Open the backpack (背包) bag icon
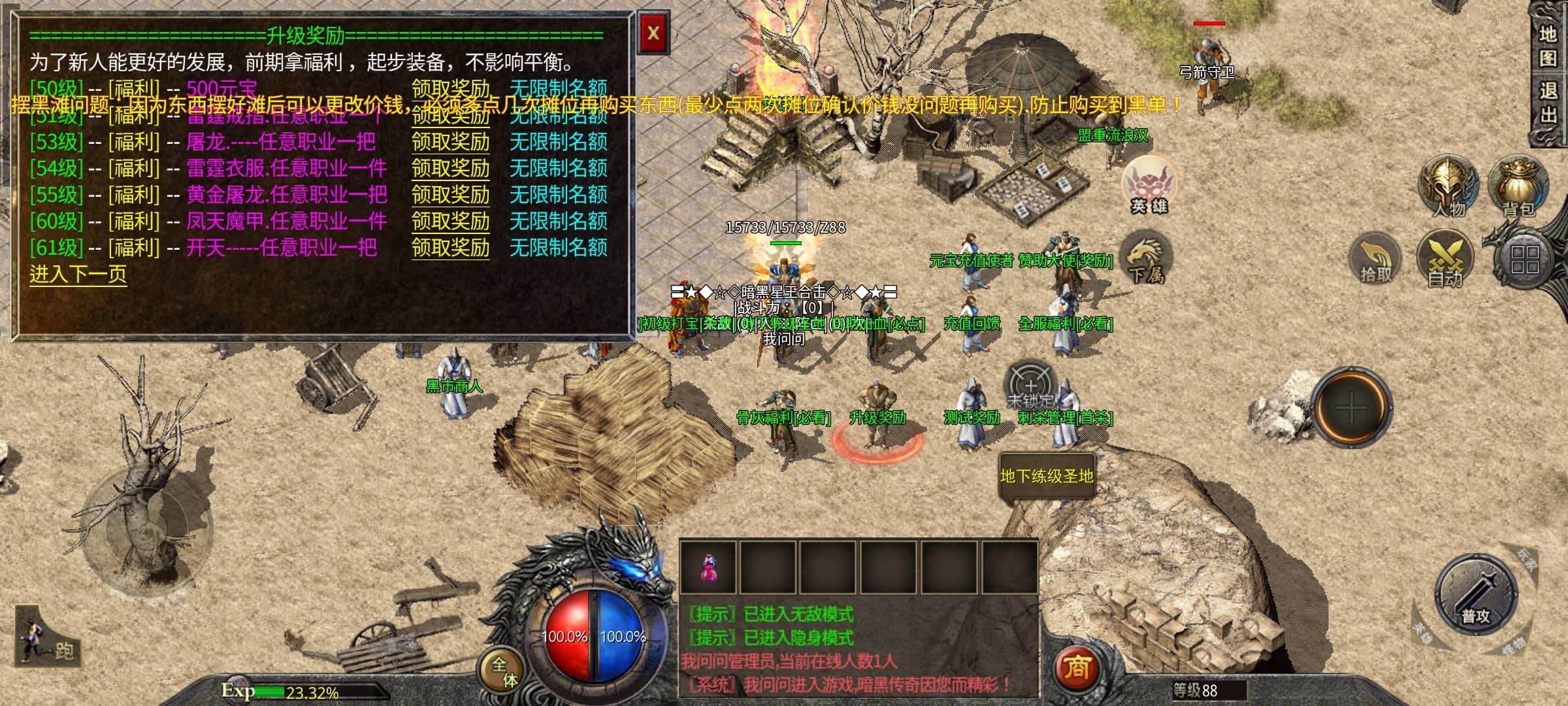The width and height of the screenshot is (1568, 706). click(x=1517, y=185)
